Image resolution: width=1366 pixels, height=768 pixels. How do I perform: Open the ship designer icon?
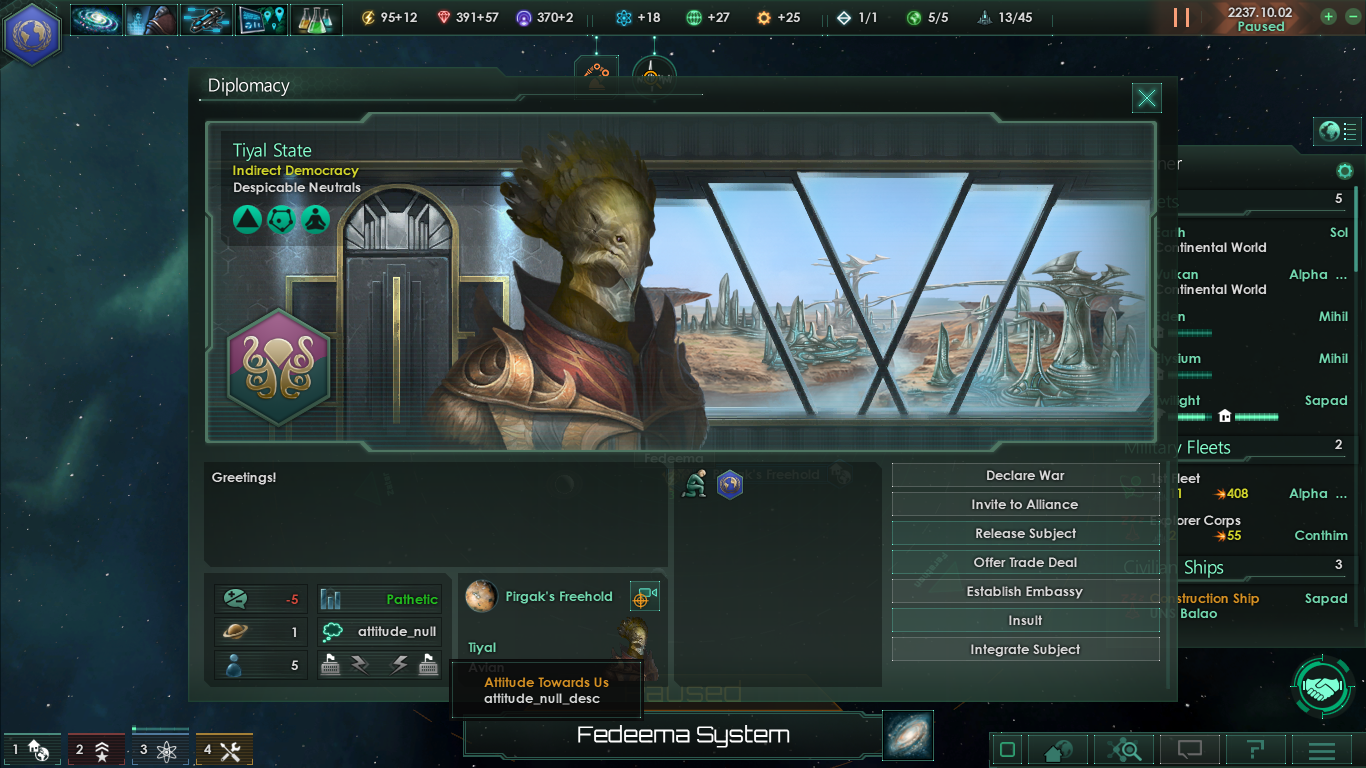206,17
